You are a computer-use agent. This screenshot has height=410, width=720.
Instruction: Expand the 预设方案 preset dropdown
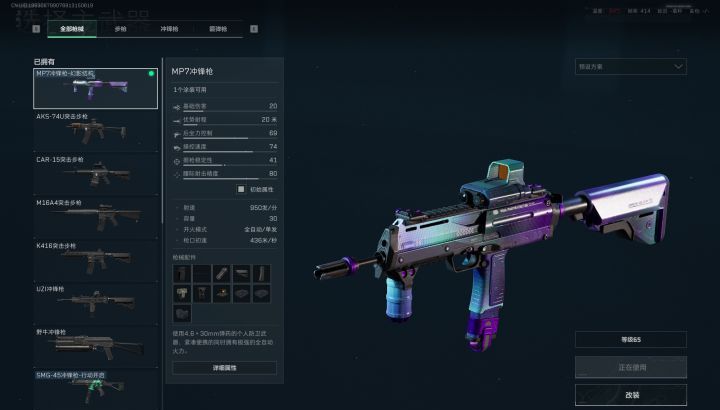pos(630,67)
